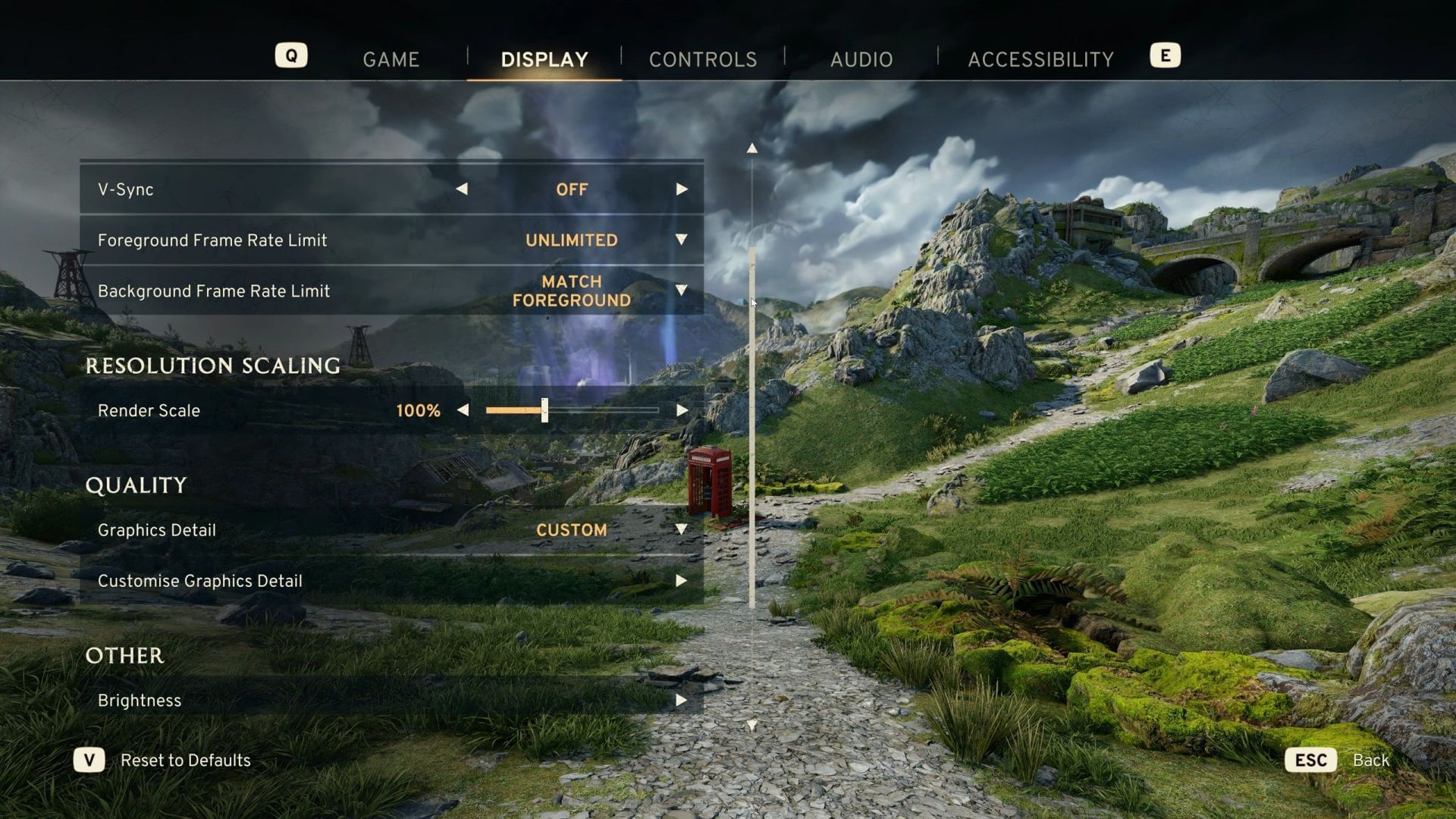The image size is (1456, 819).
Task: Click the scrollbar's up arrow
Action: tap(752, 149)
